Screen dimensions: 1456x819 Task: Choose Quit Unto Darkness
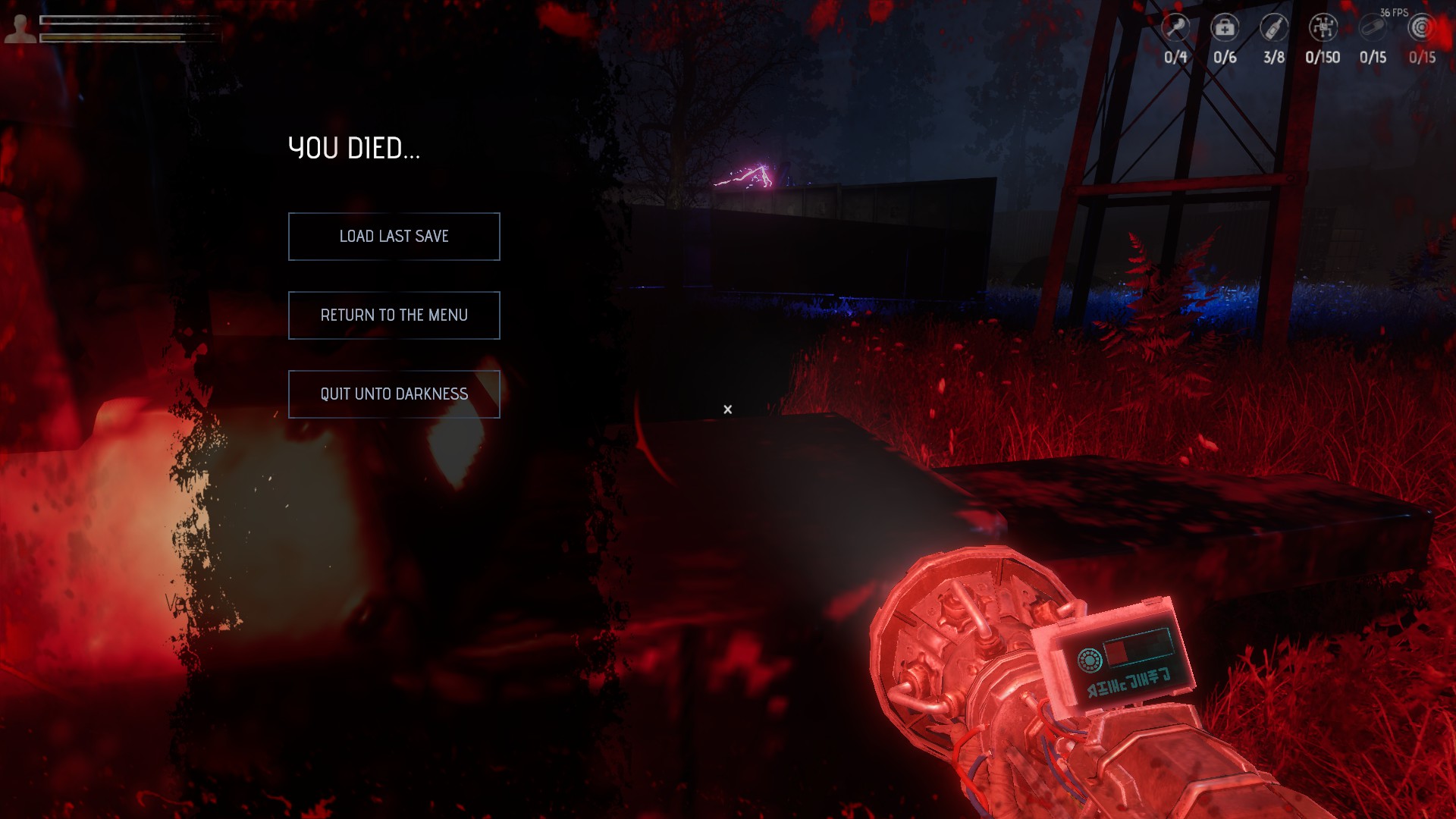coord(394,394)
